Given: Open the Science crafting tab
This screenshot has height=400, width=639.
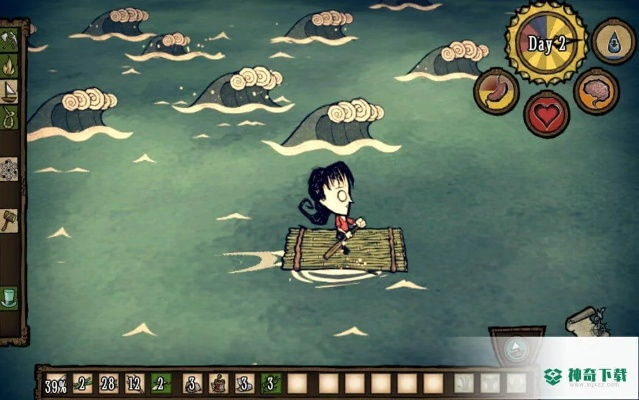Looking at the screenshot, I should click(x=9, y=169).
